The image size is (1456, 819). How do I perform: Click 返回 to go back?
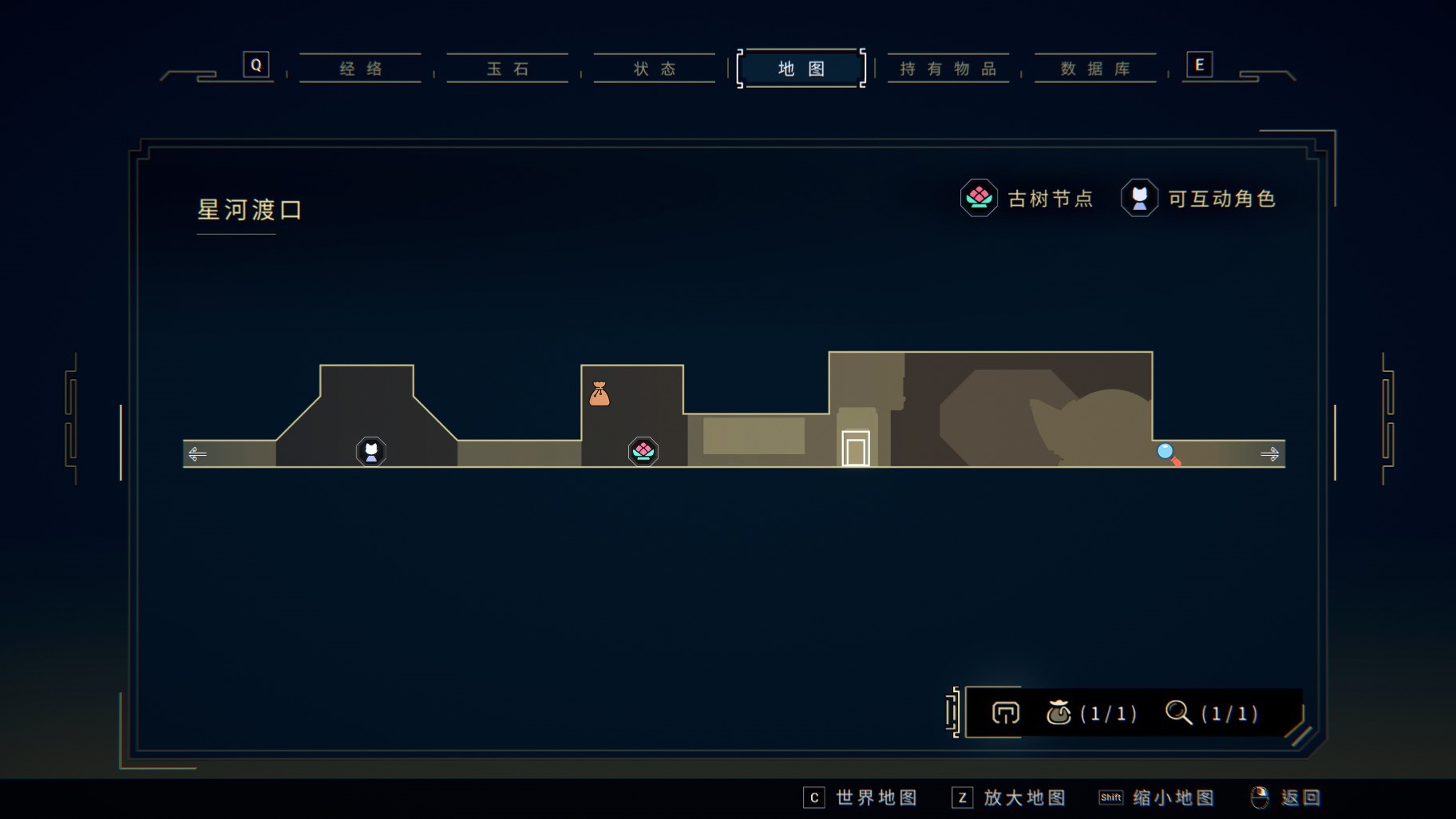1286,797
